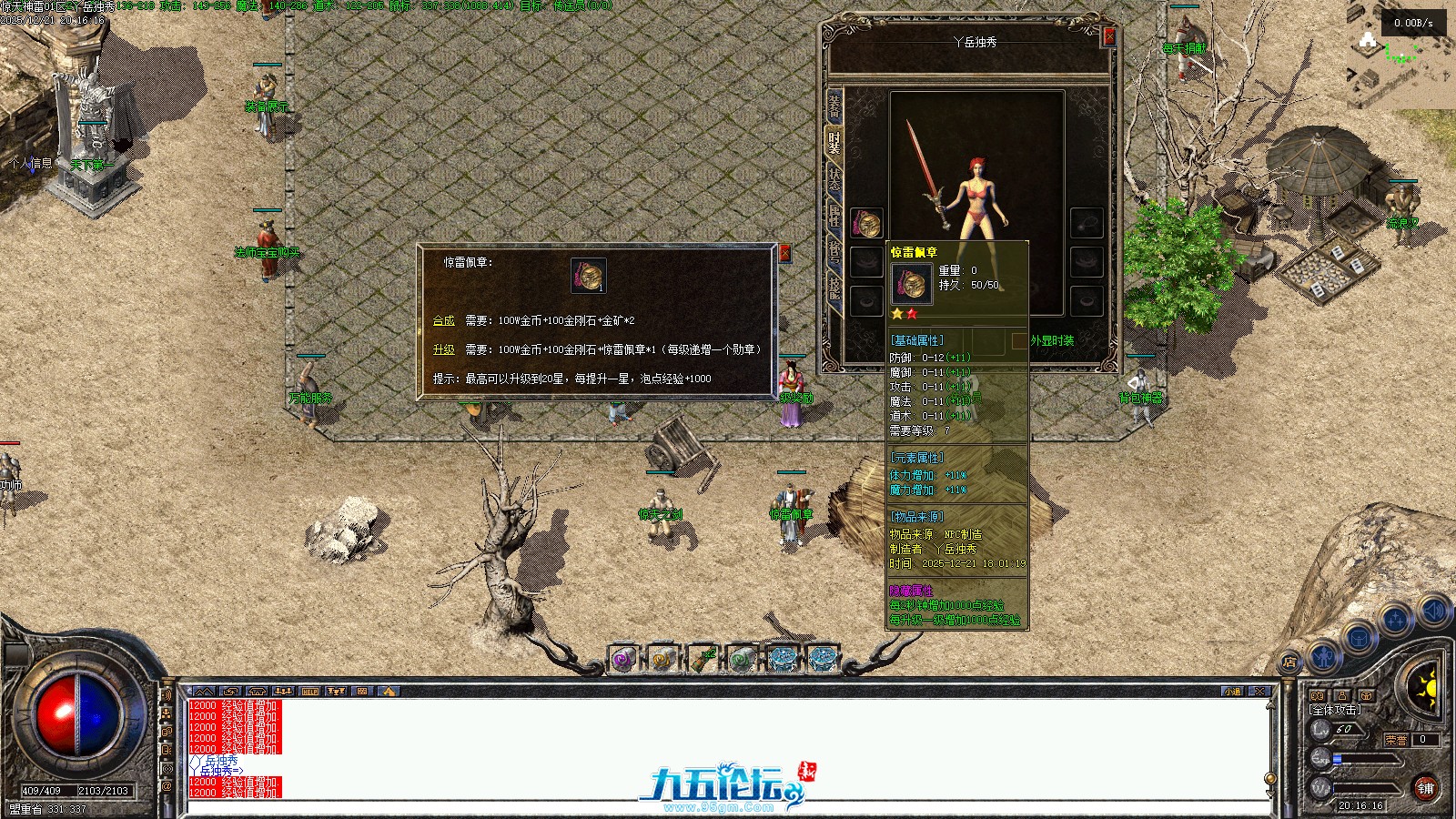Close the 惊雷佩章 crafting dialog
Viewport: 1456px width, 819px height.
click(784, 254)
